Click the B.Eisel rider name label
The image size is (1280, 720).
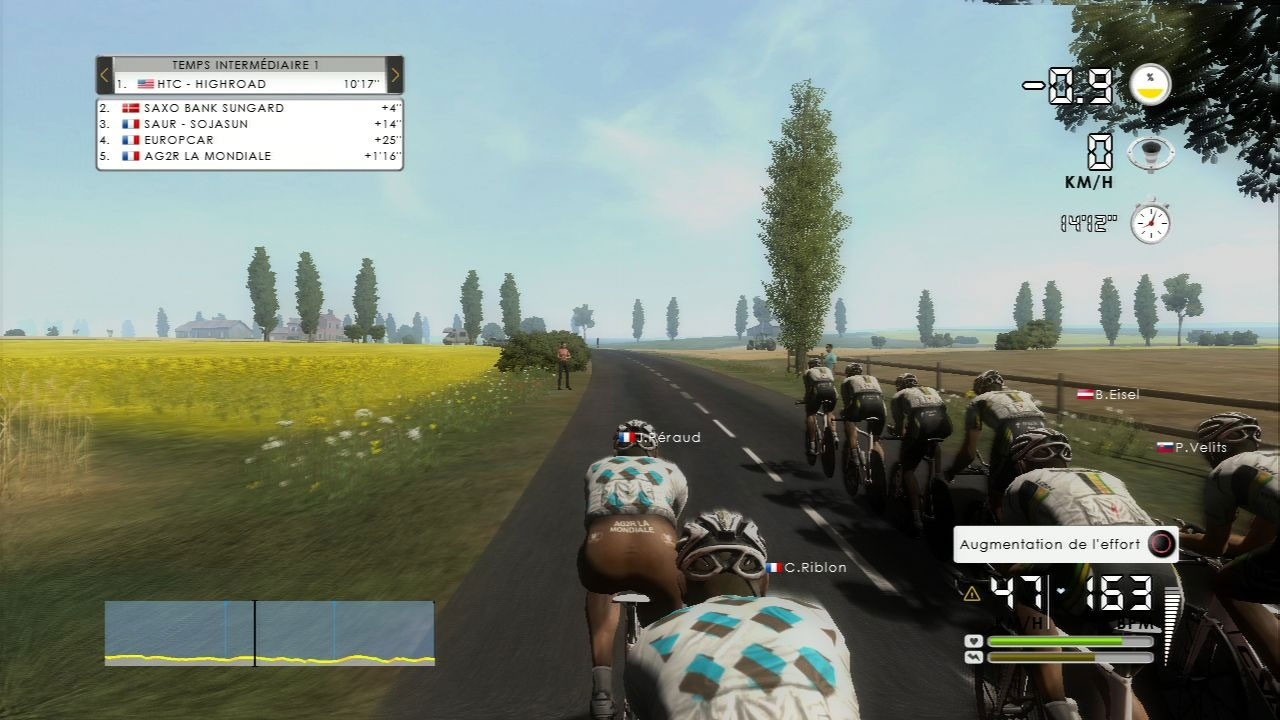coord(1112,394)
